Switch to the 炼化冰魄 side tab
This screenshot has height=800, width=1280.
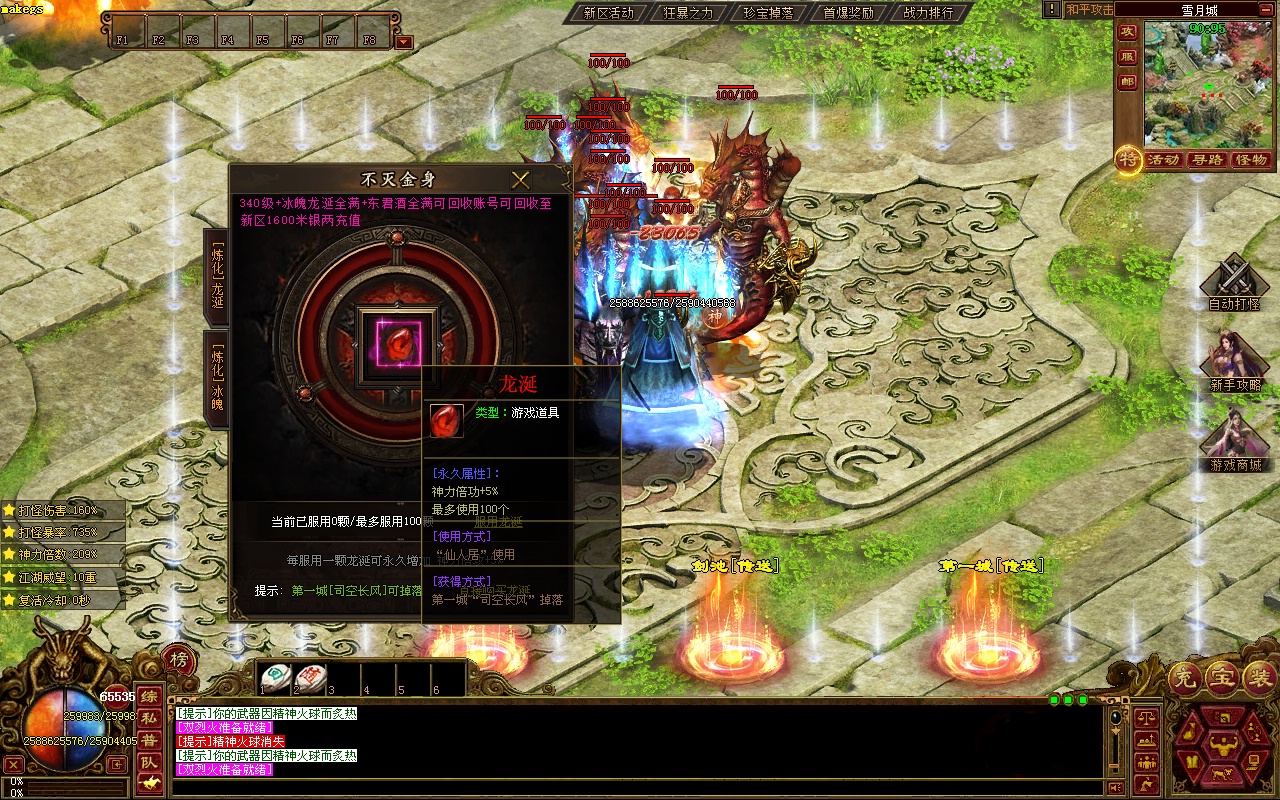[x=216, y=378]
